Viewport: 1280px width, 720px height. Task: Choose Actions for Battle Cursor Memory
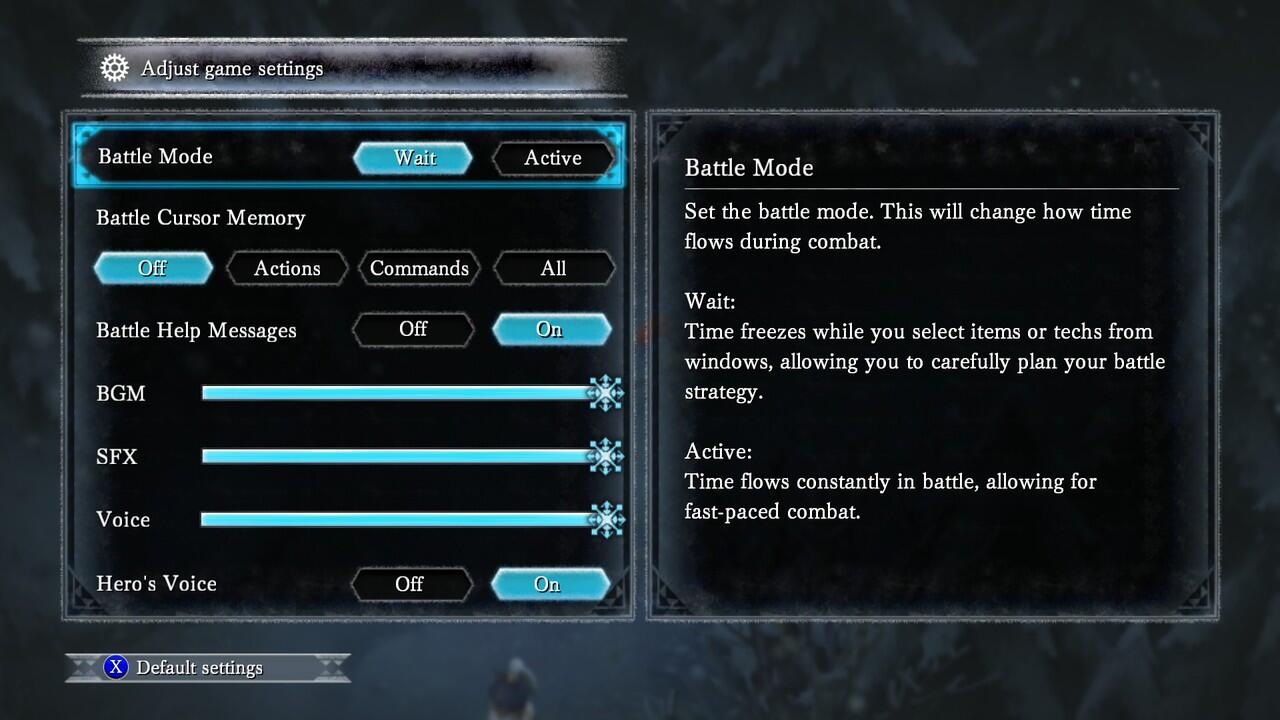(287, 268)
